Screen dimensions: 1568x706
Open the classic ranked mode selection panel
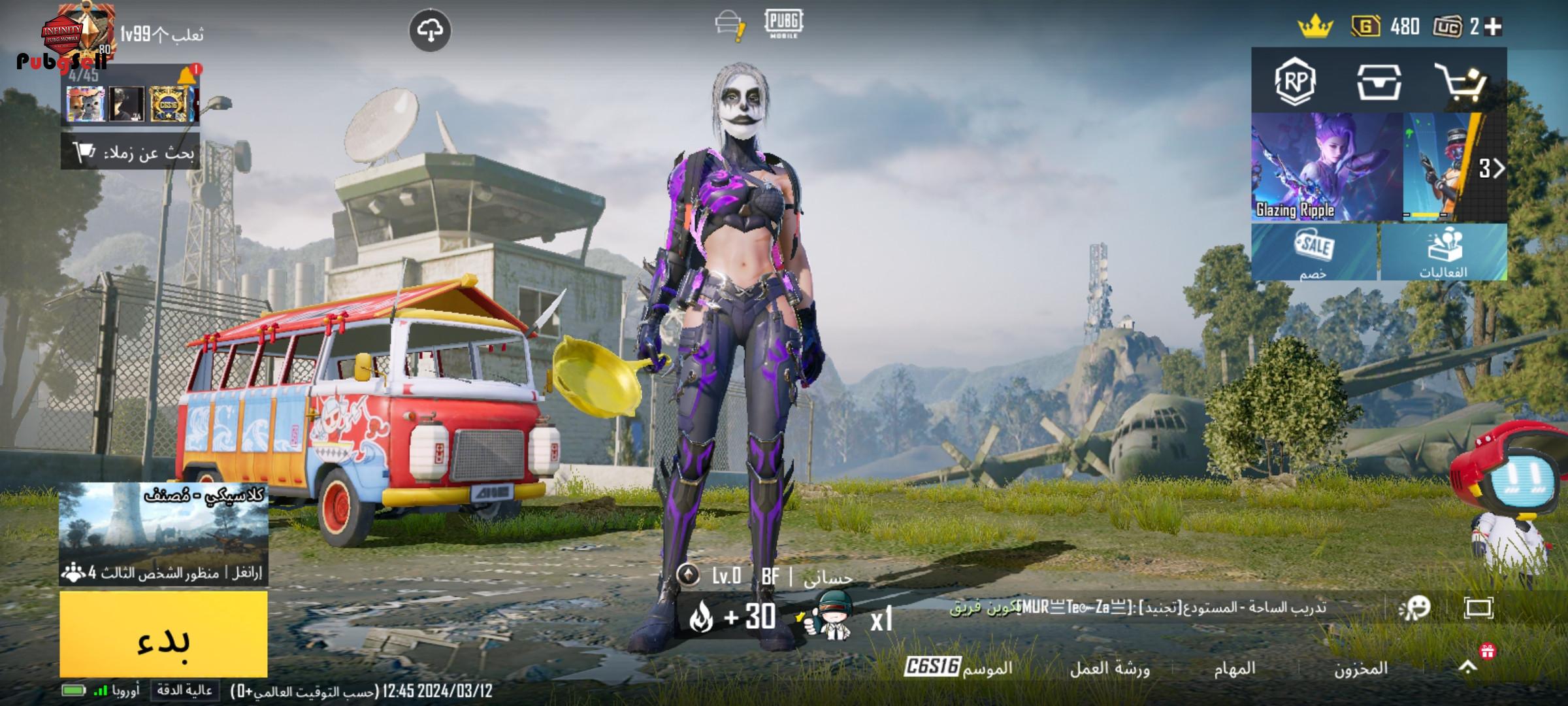(x=163, y=533)
